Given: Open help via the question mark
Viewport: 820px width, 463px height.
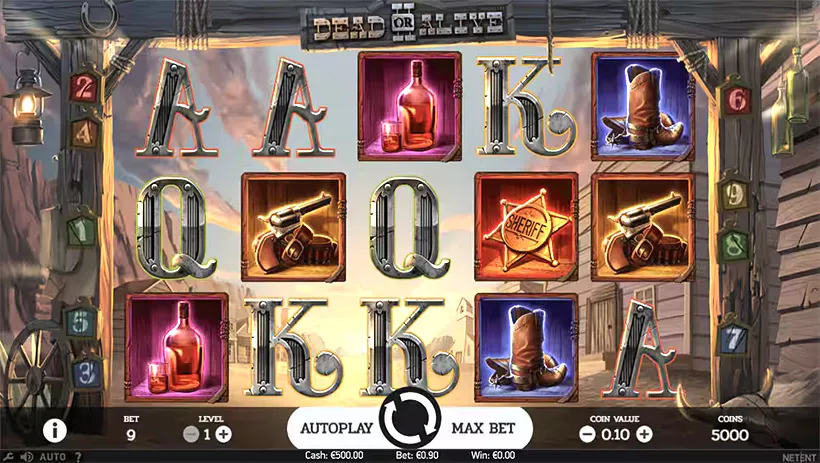Looking at the screenshot, I should (x=78, y=457).
